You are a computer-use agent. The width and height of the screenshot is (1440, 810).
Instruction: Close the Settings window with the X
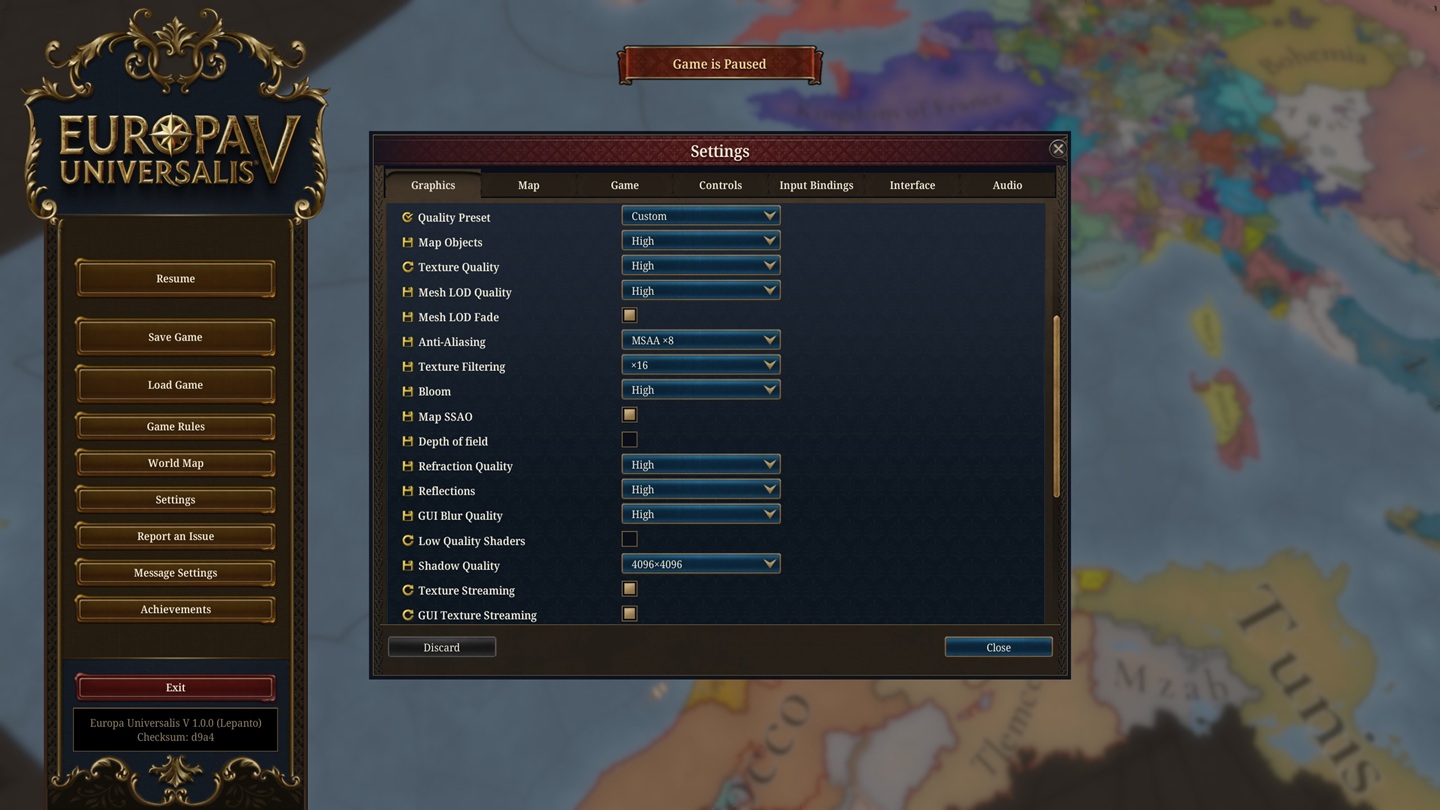pyautogui.click(x=1057, y=149)
